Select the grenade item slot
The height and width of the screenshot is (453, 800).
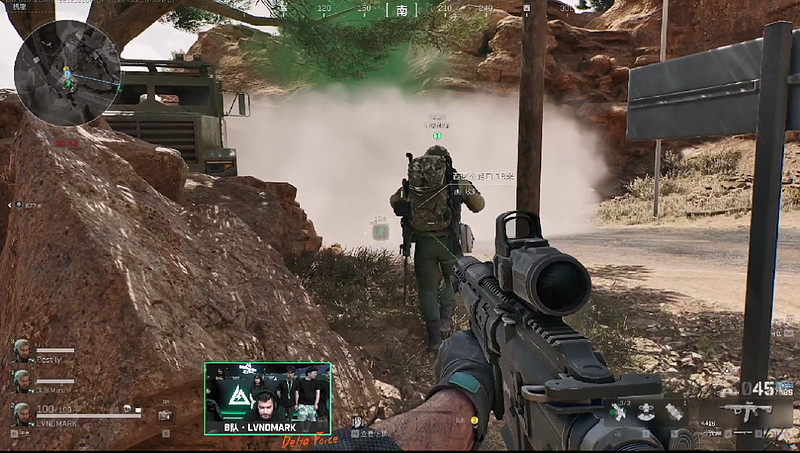[674, 411]
